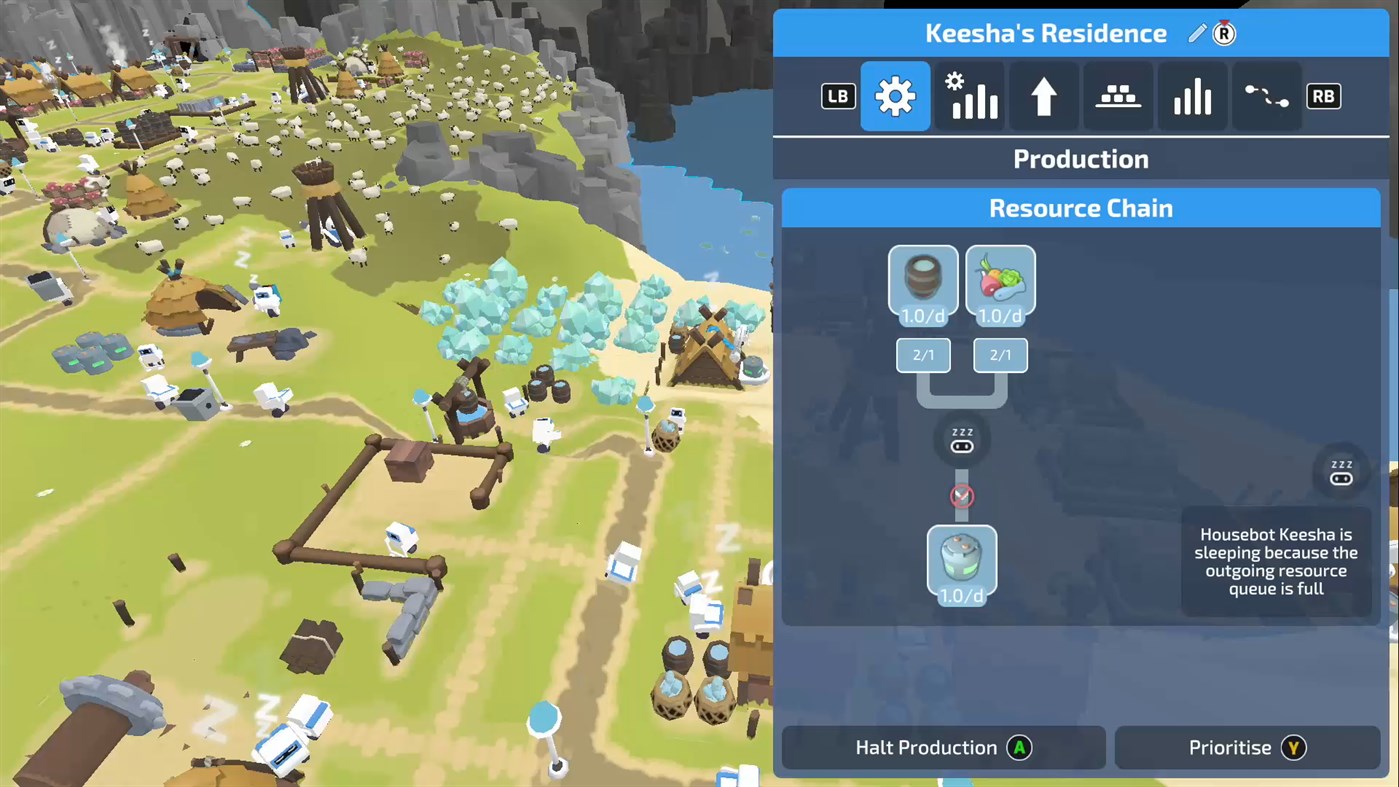
Task: Click RB to switch tabs right
Action: pos(1323,95)
